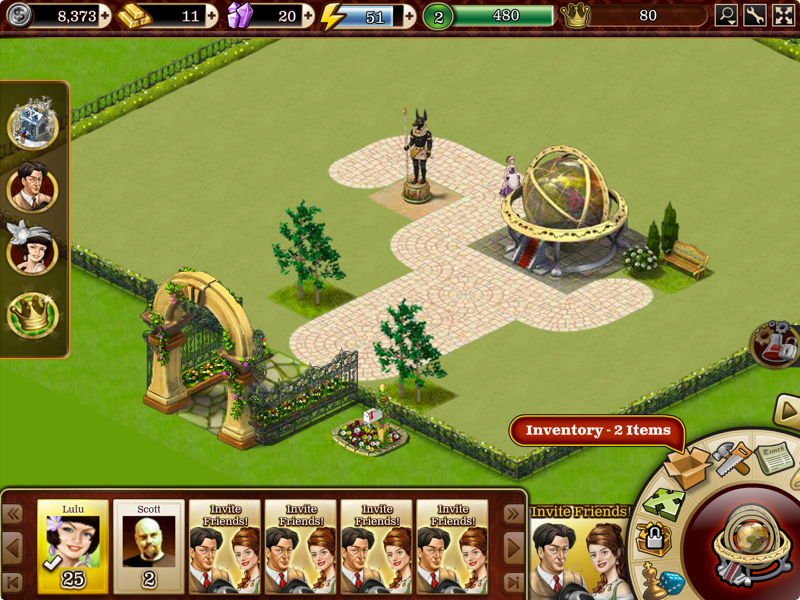
Task: Open the lady with feathered hat quest
Action: [x=33, y=251]
